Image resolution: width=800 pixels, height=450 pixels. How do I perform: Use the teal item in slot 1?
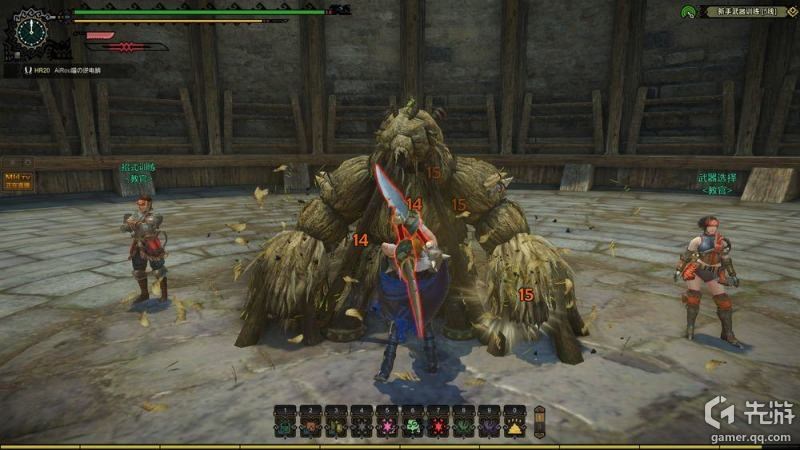tap(285, 426)
